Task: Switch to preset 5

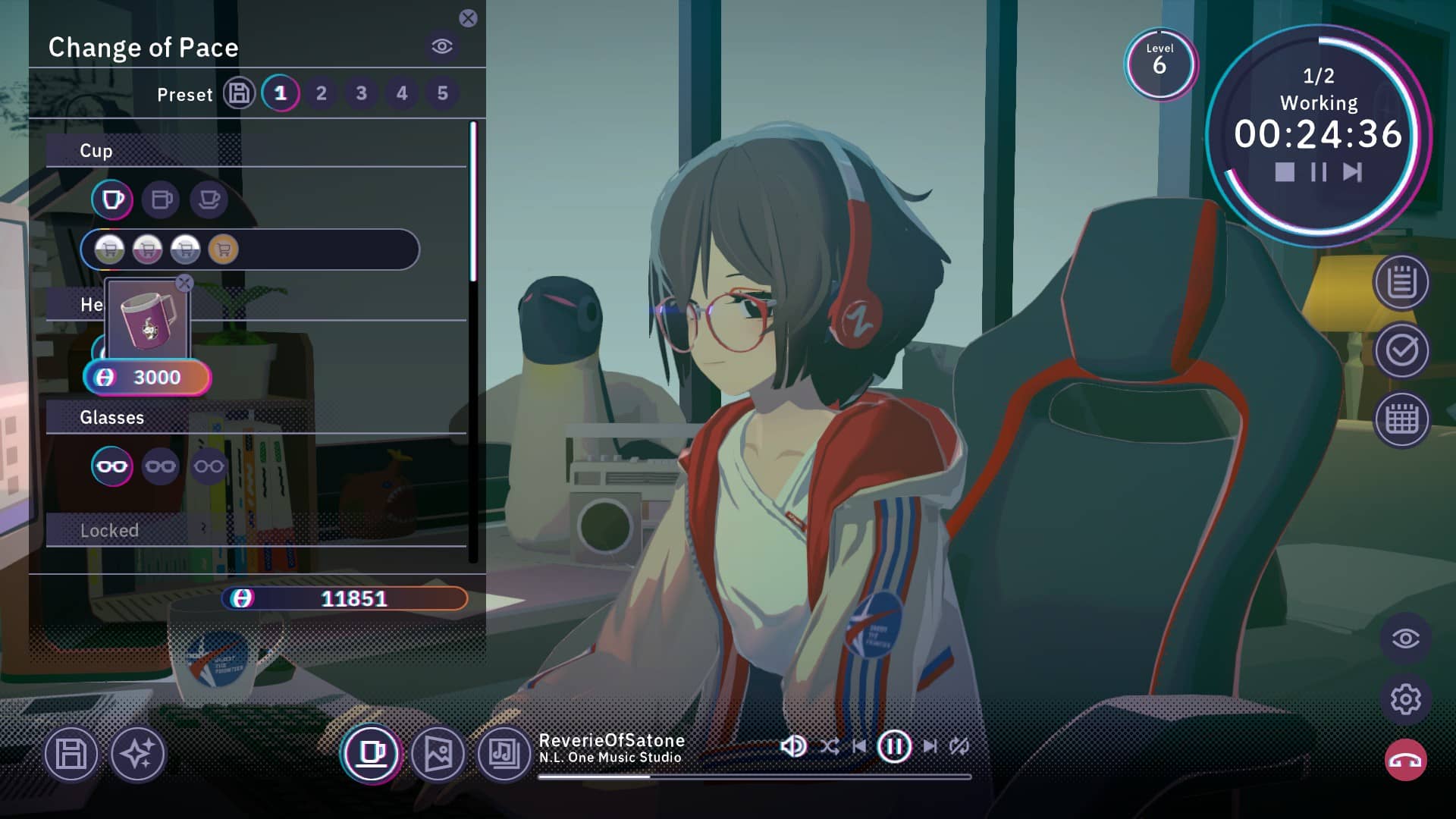Action: [442, 93]
